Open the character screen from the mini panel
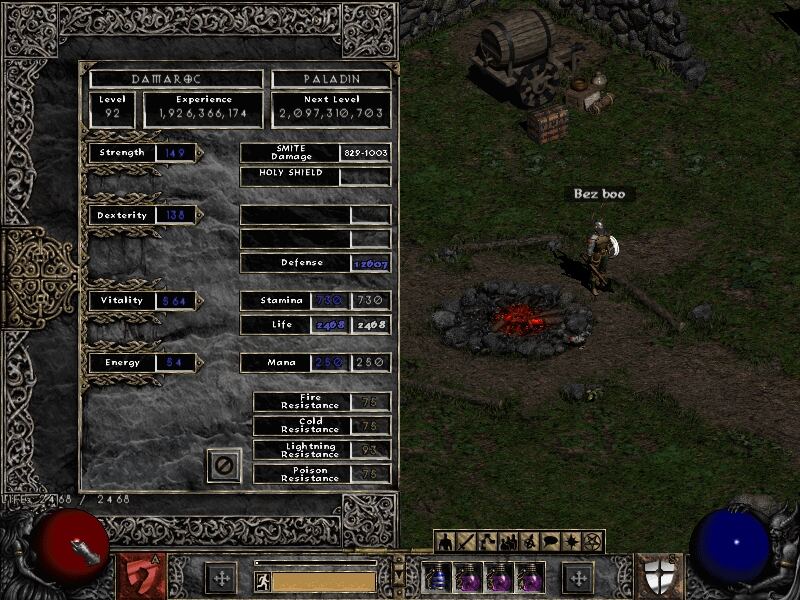The image size is (800, 600). pyautogui.click(x=445, y=542)
